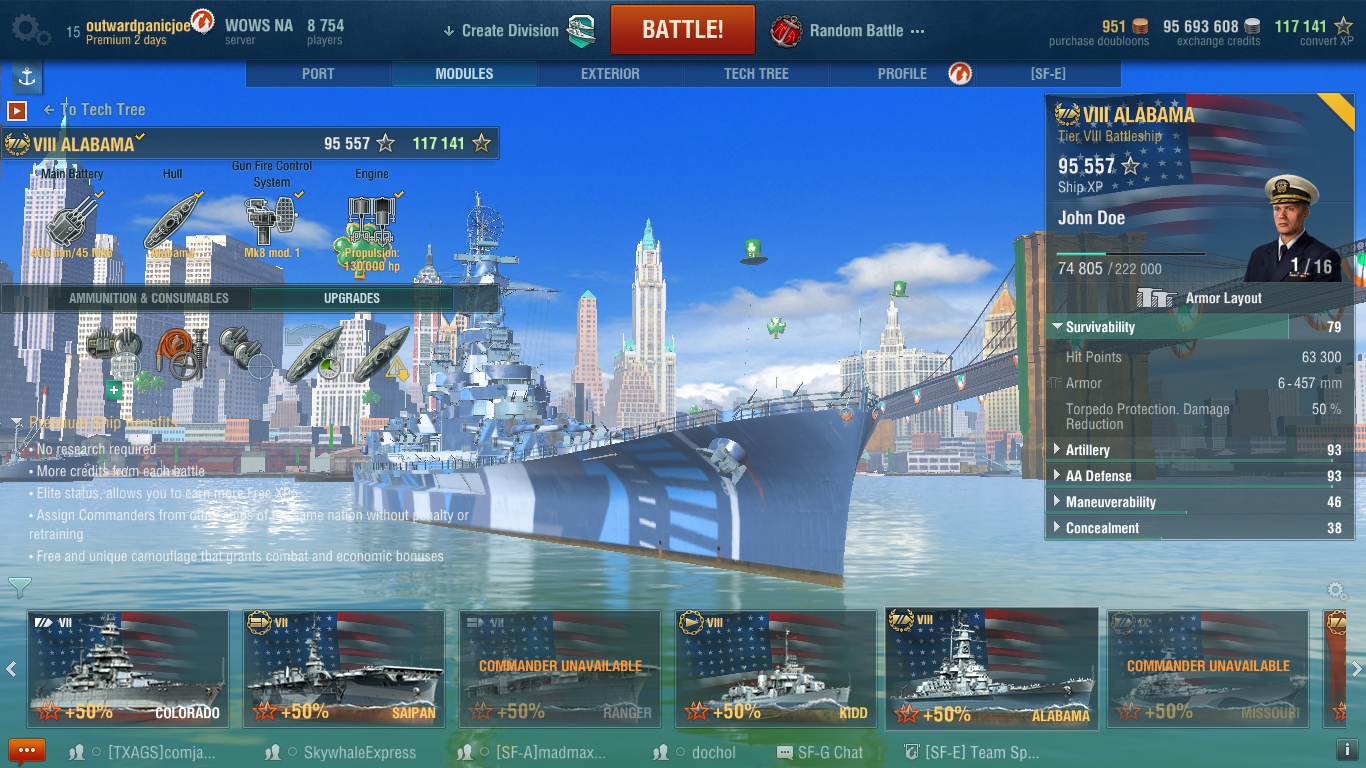Open the Exterior tab

tap(610, 74)
